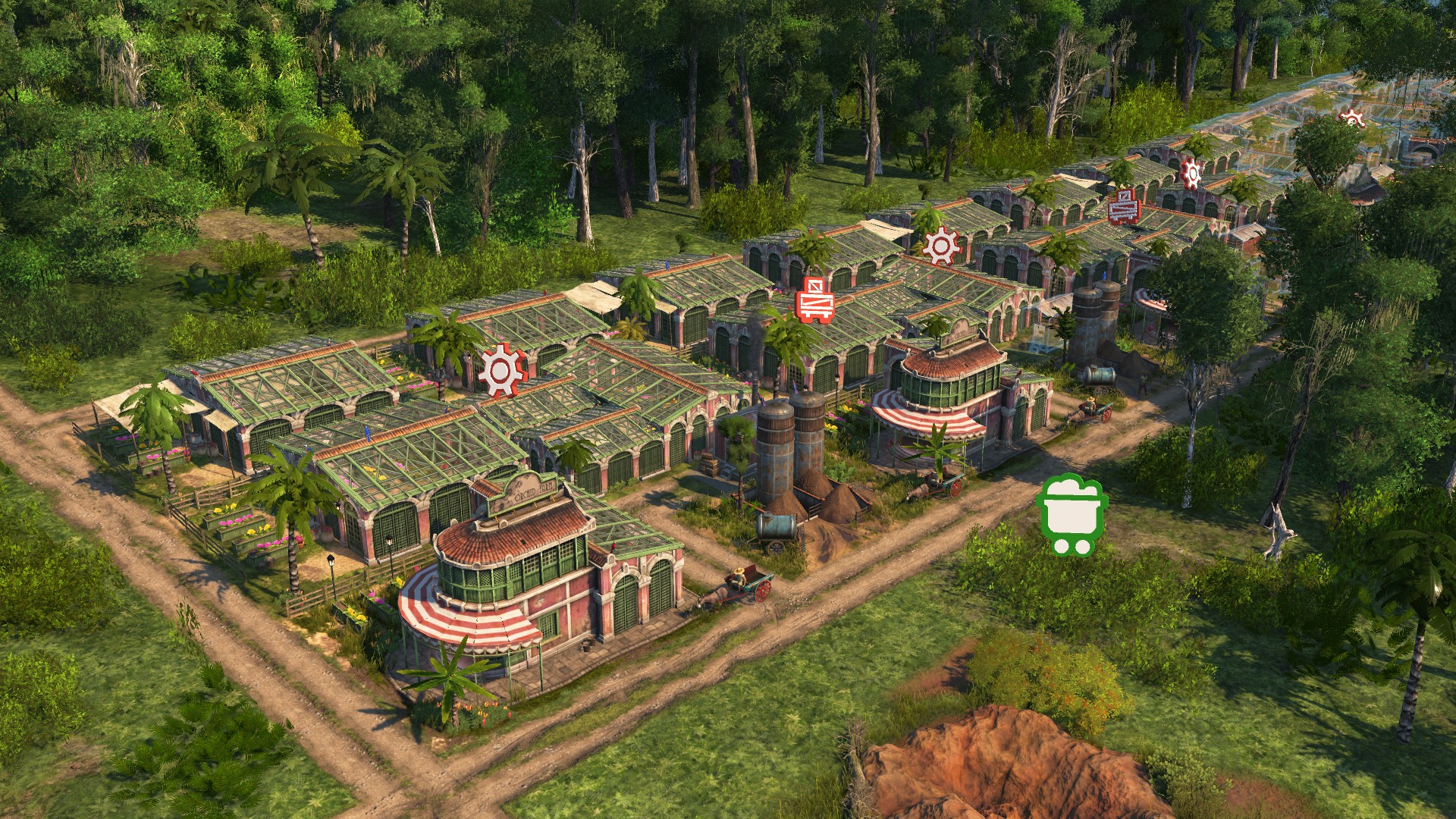The width and height of the screenshot is (1456, 819).
Task: Click the green mine cart status icon
Action: 1072,515
